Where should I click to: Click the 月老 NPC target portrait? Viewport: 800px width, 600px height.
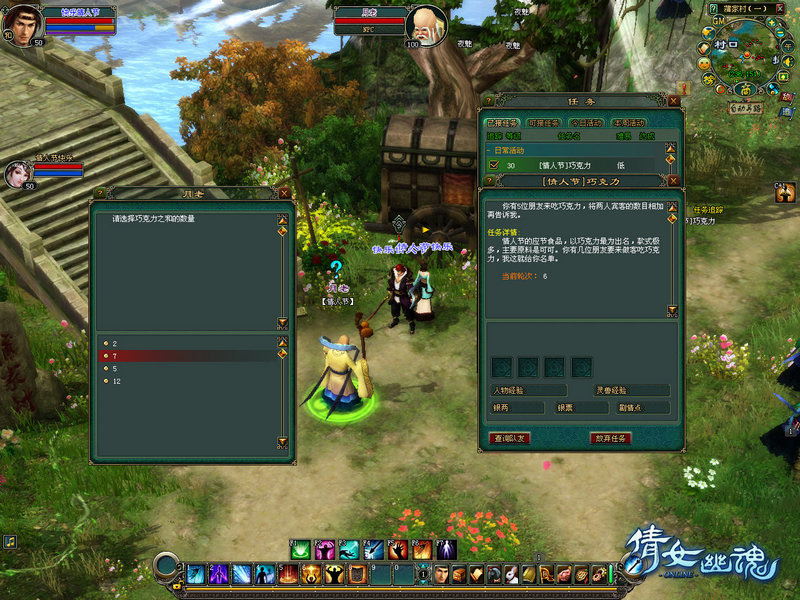tap(427, 24)
